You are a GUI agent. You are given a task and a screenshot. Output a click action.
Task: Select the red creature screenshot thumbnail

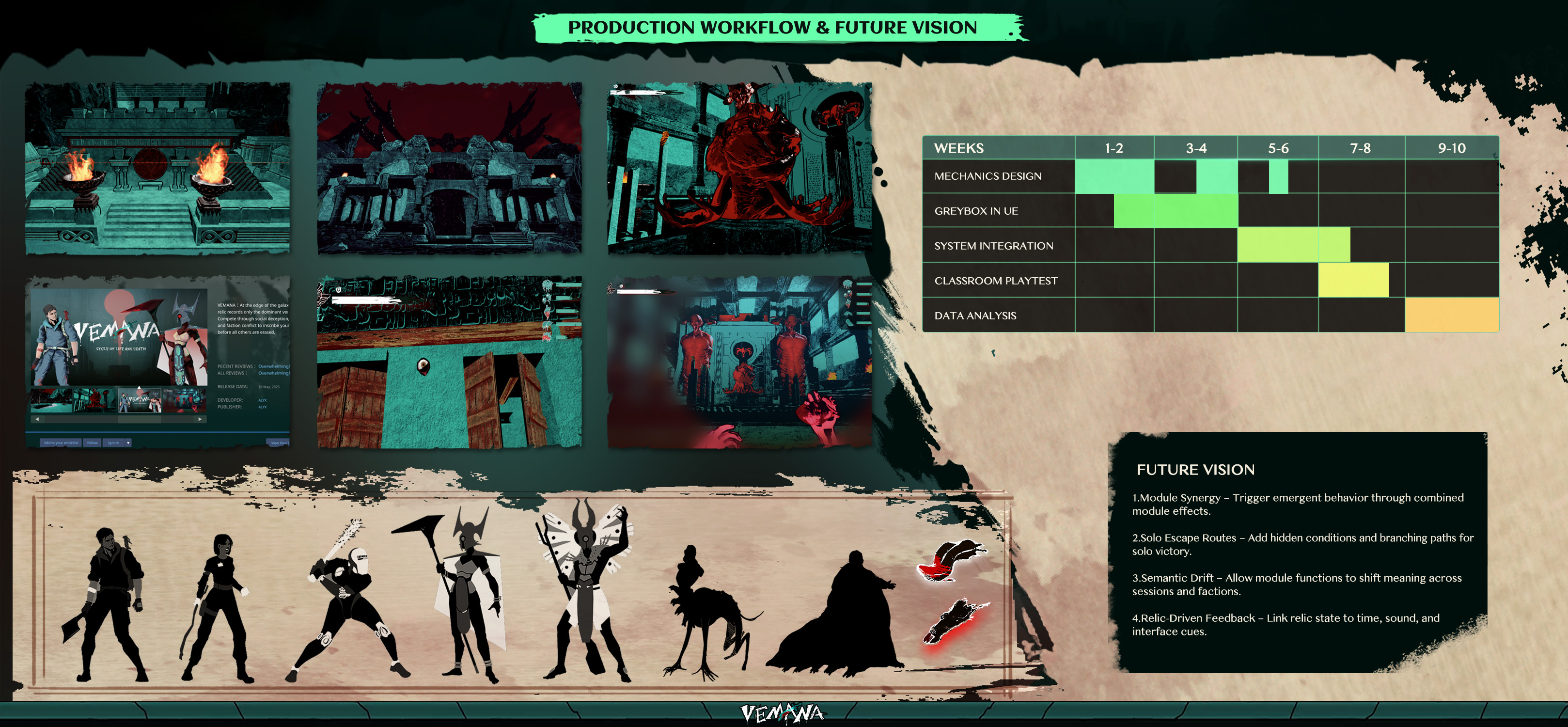pyautogui.click(x=95, y=401)
